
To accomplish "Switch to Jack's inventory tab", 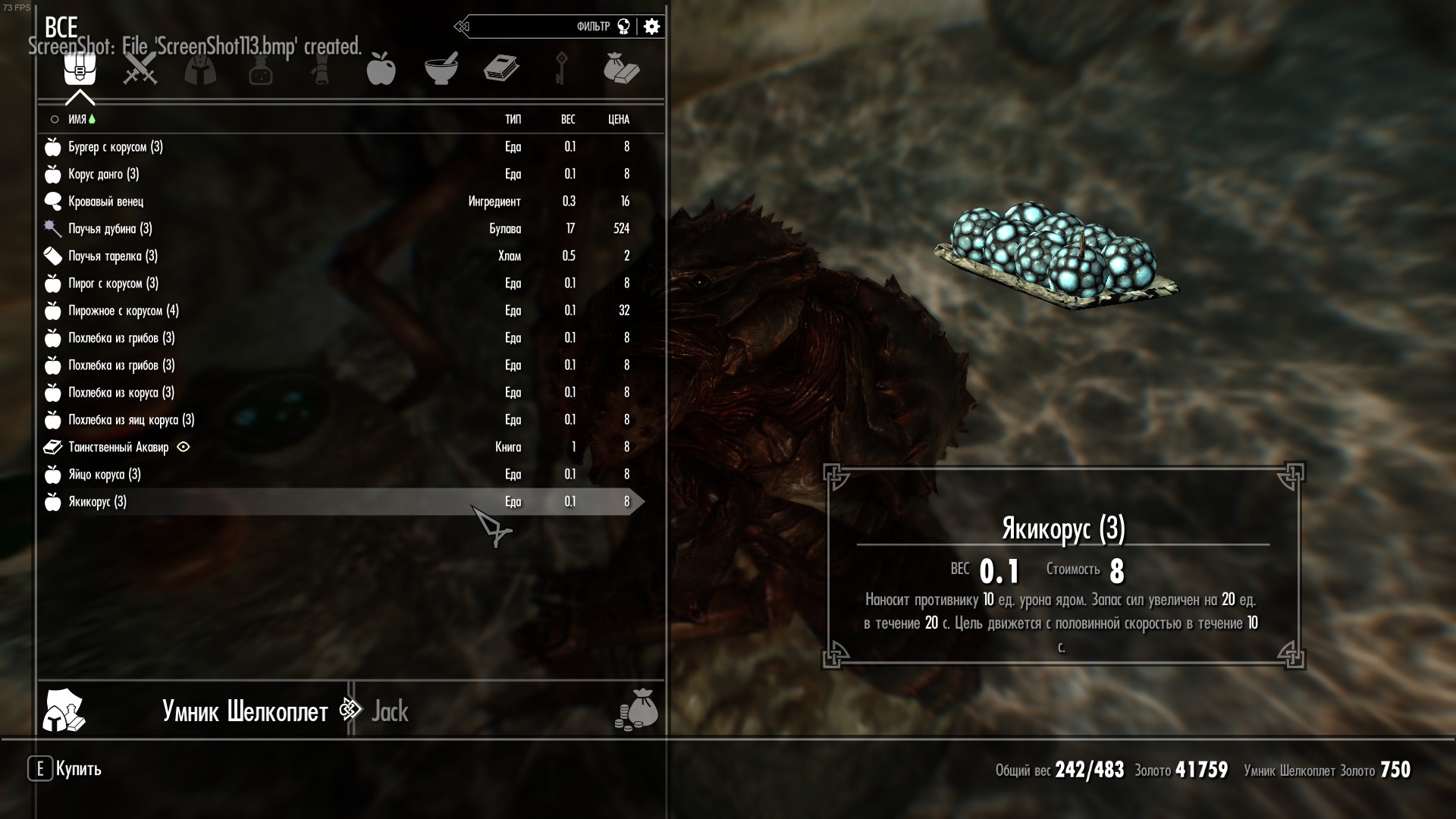I will coord(390,711).
